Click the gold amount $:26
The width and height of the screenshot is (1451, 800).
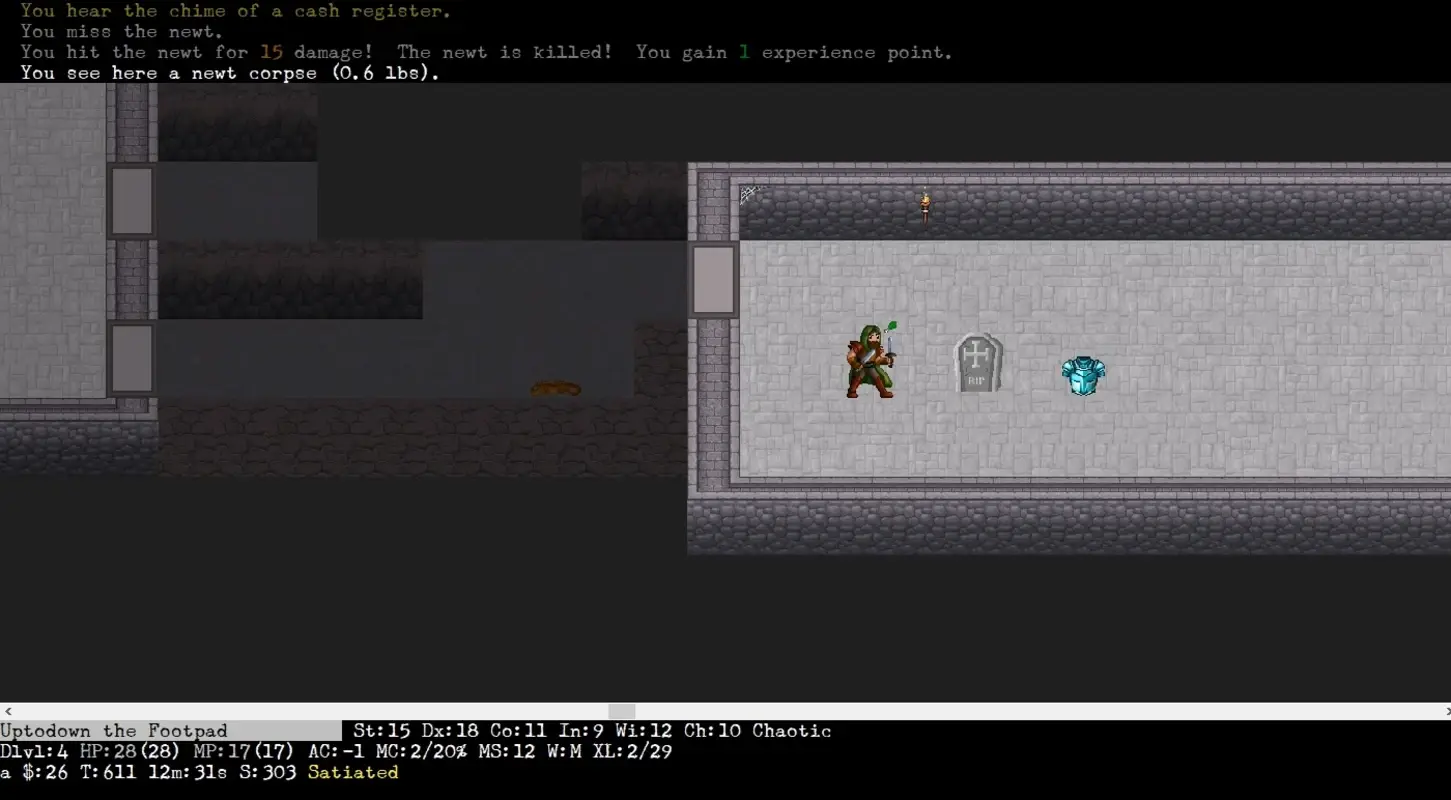point(45,772)
